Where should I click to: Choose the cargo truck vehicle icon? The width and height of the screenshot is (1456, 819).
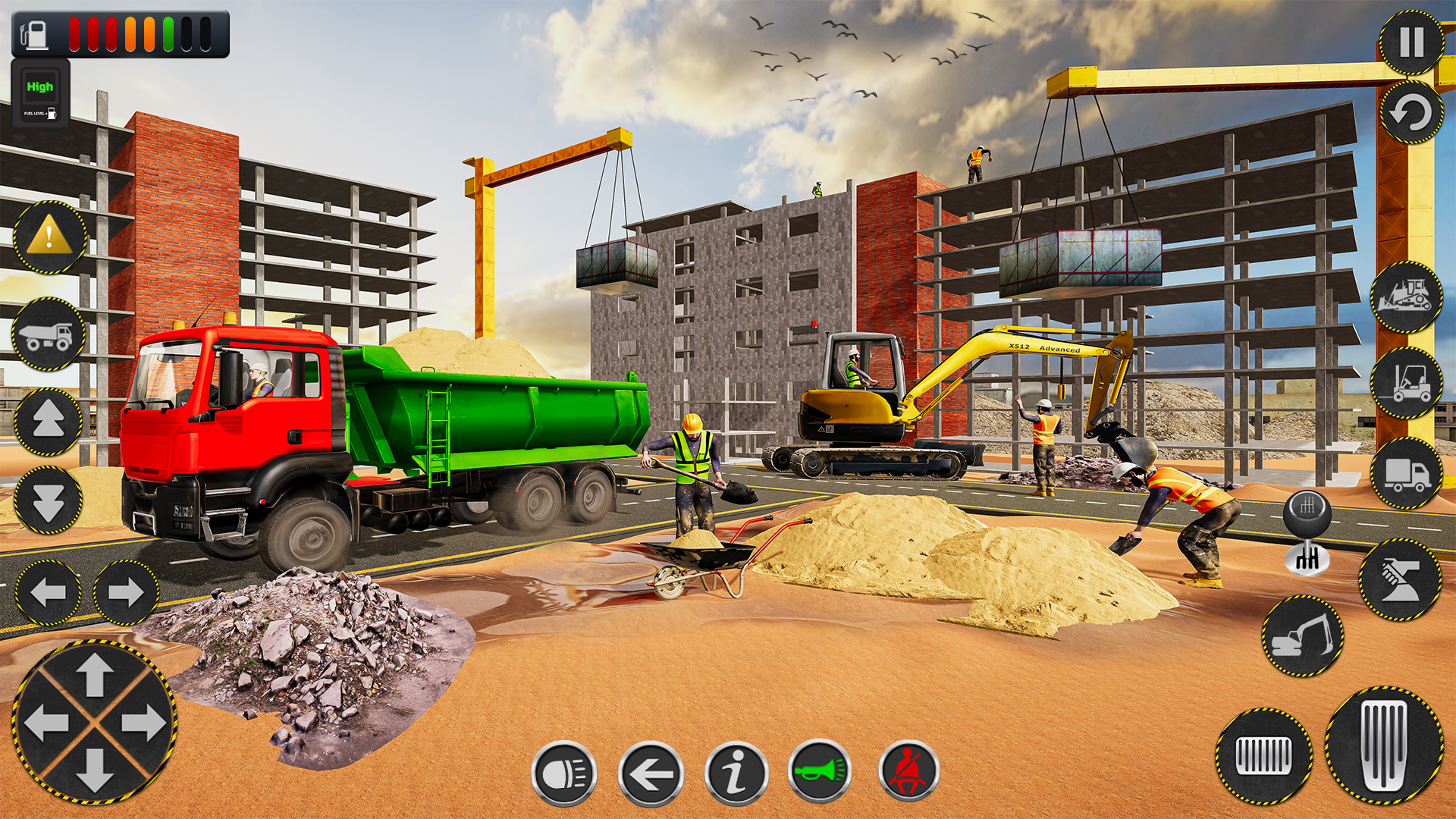pos(1406,474)
